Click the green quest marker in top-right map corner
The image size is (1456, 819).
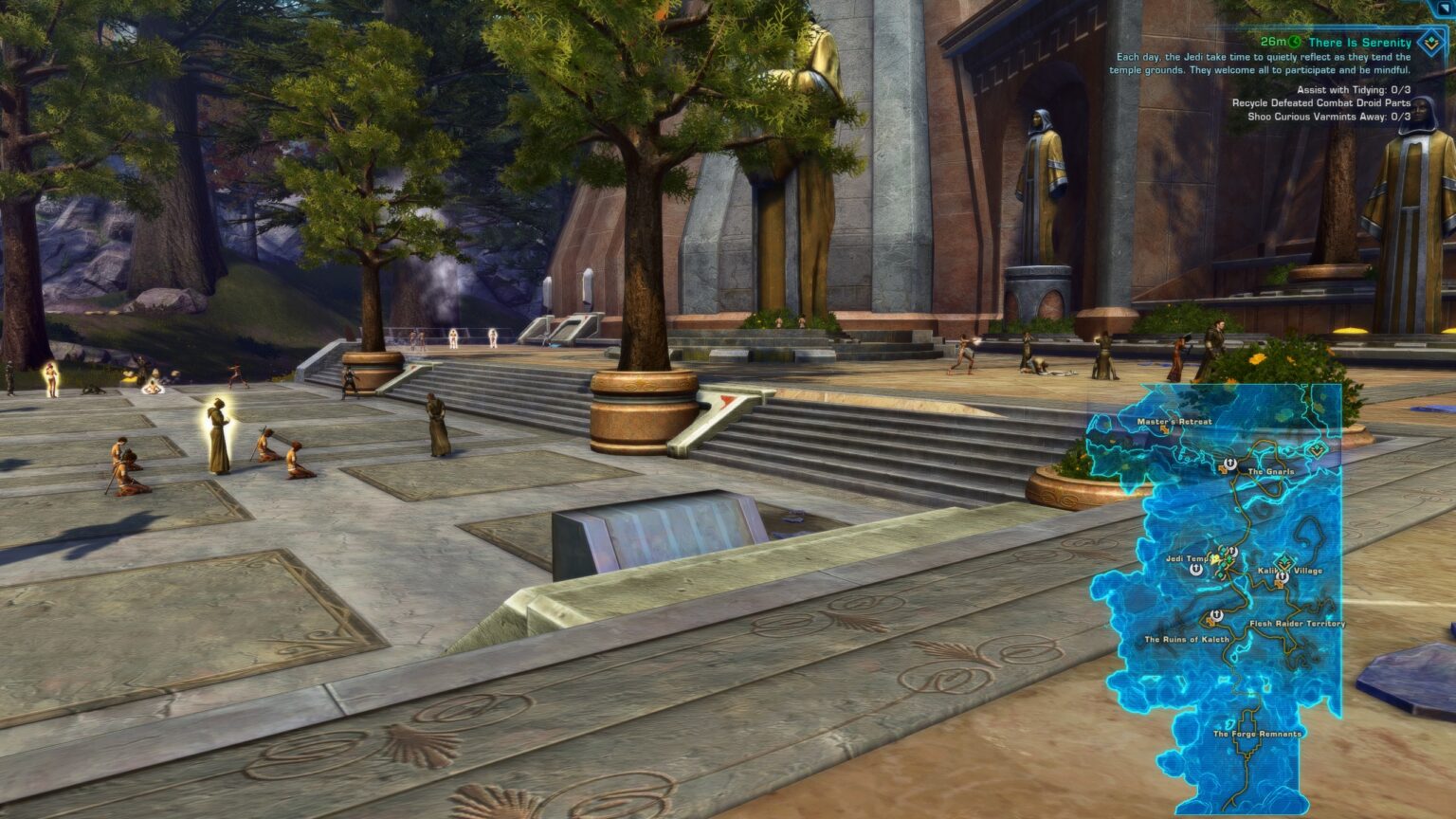click(1318, 448)
